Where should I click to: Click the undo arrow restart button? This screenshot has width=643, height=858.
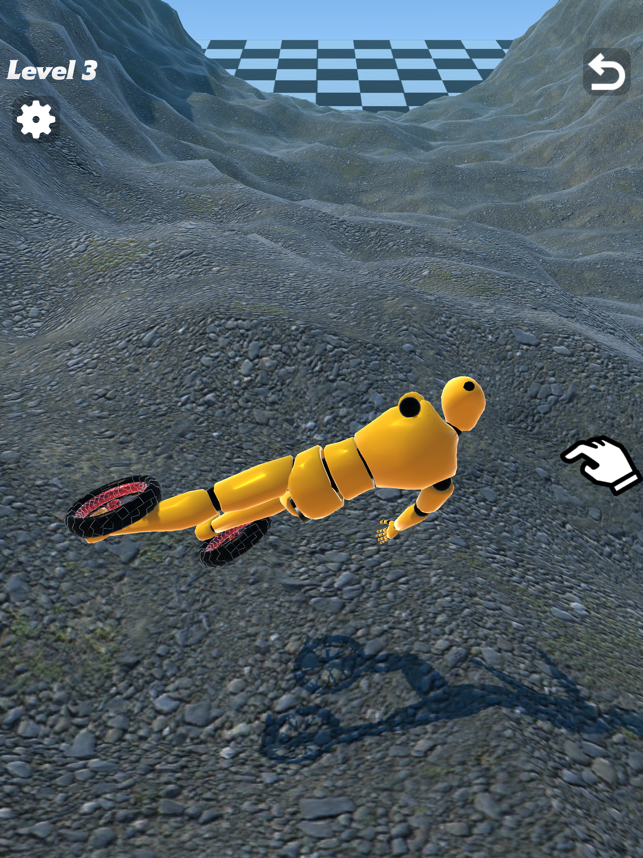tap(606, 72)
